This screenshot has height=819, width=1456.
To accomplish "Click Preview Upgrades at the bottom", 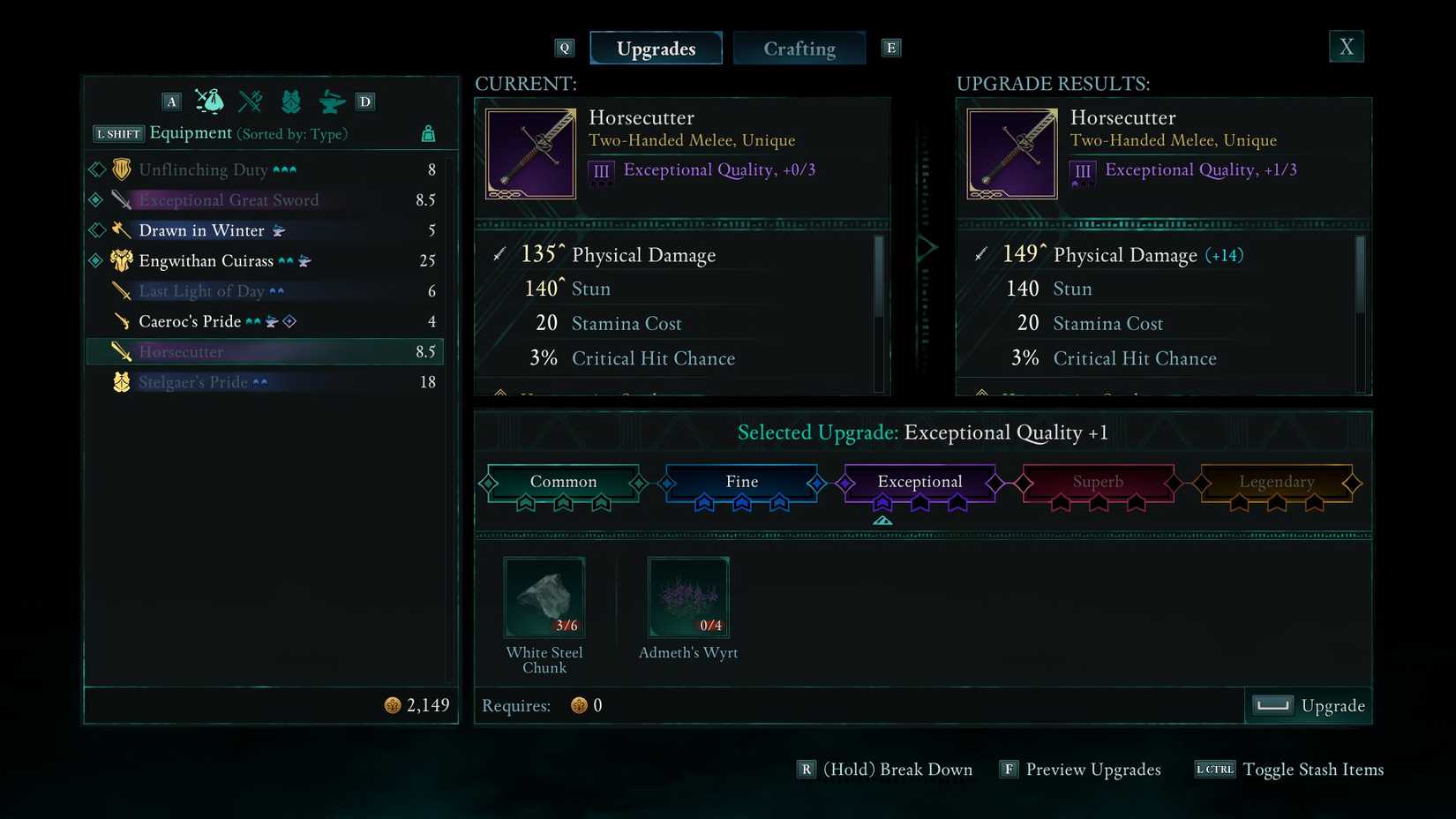I will tap(1094, 769).
